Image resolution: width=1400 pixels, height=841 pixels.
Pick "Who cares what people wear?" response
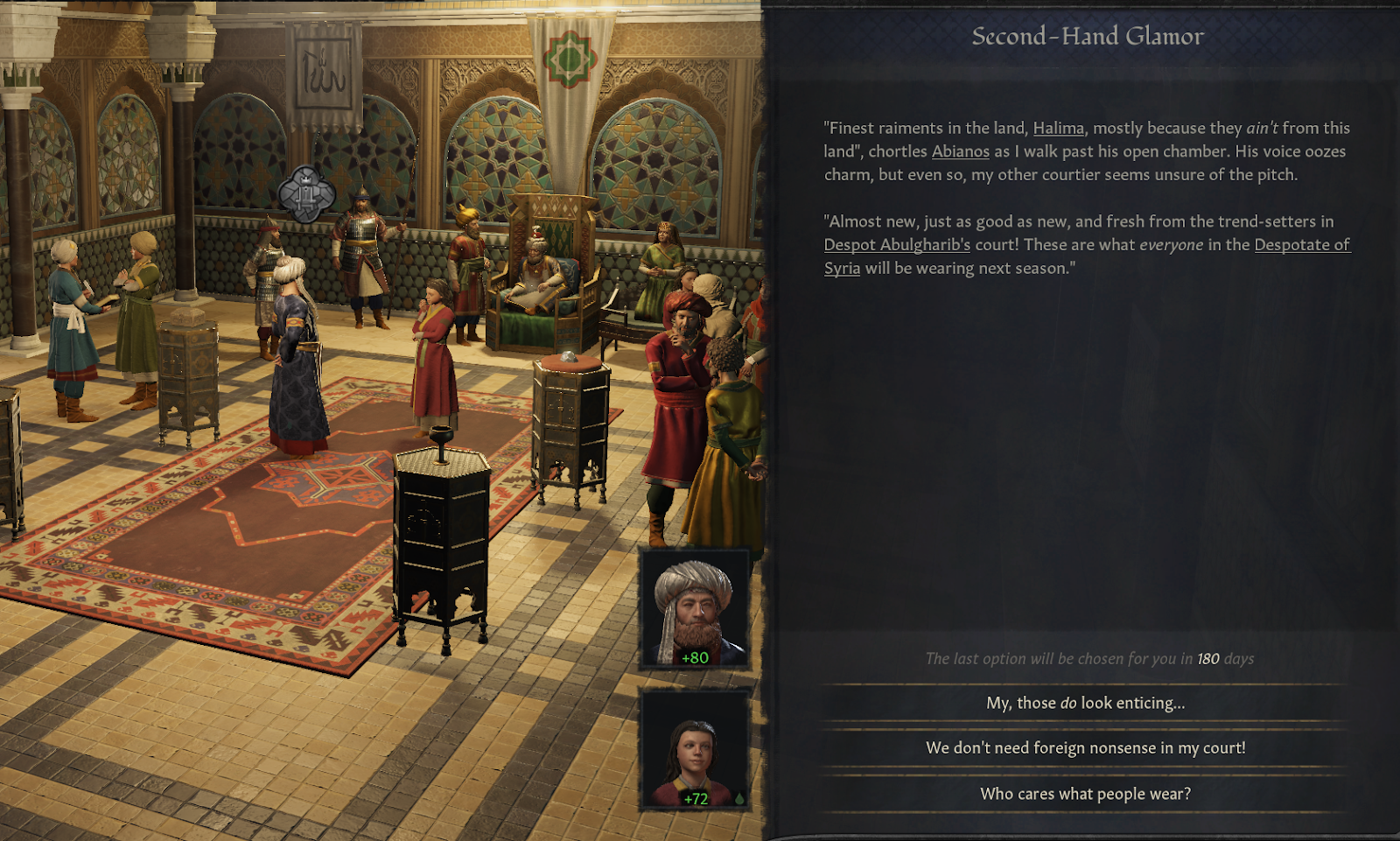[x=1085, y=794]
